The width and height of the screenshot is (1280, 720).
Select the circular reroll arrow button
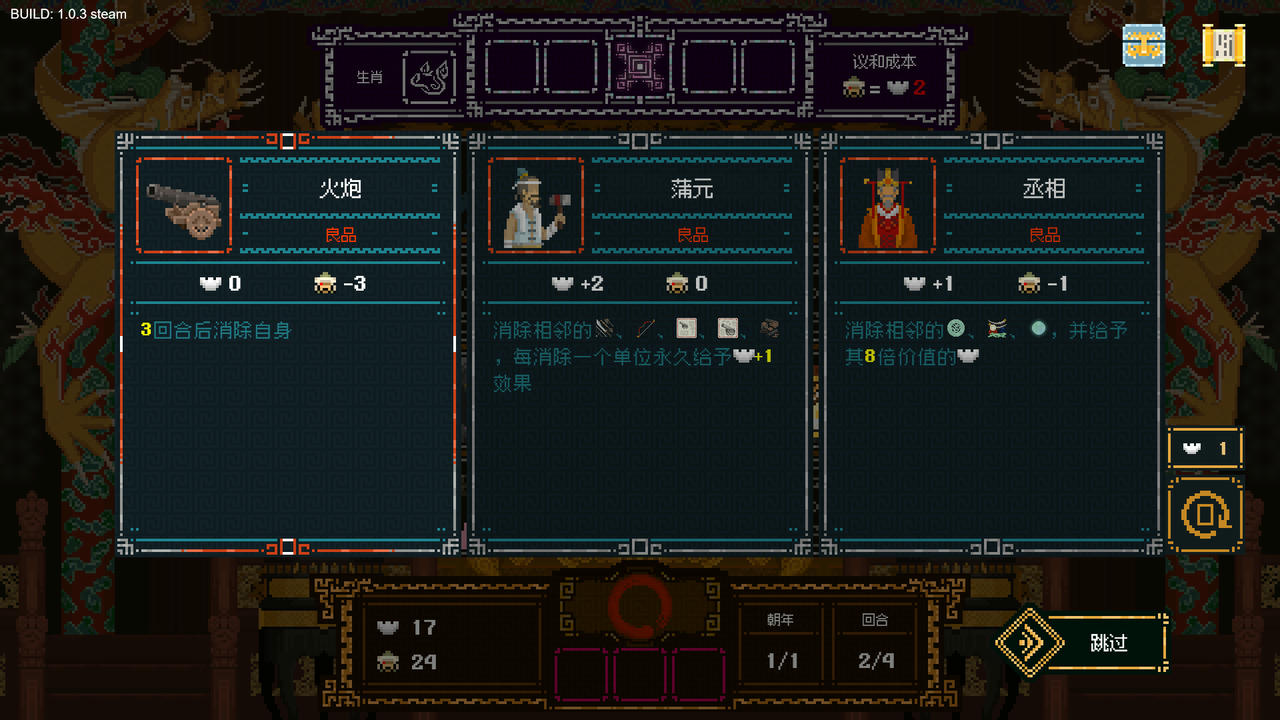(1205, 514)
